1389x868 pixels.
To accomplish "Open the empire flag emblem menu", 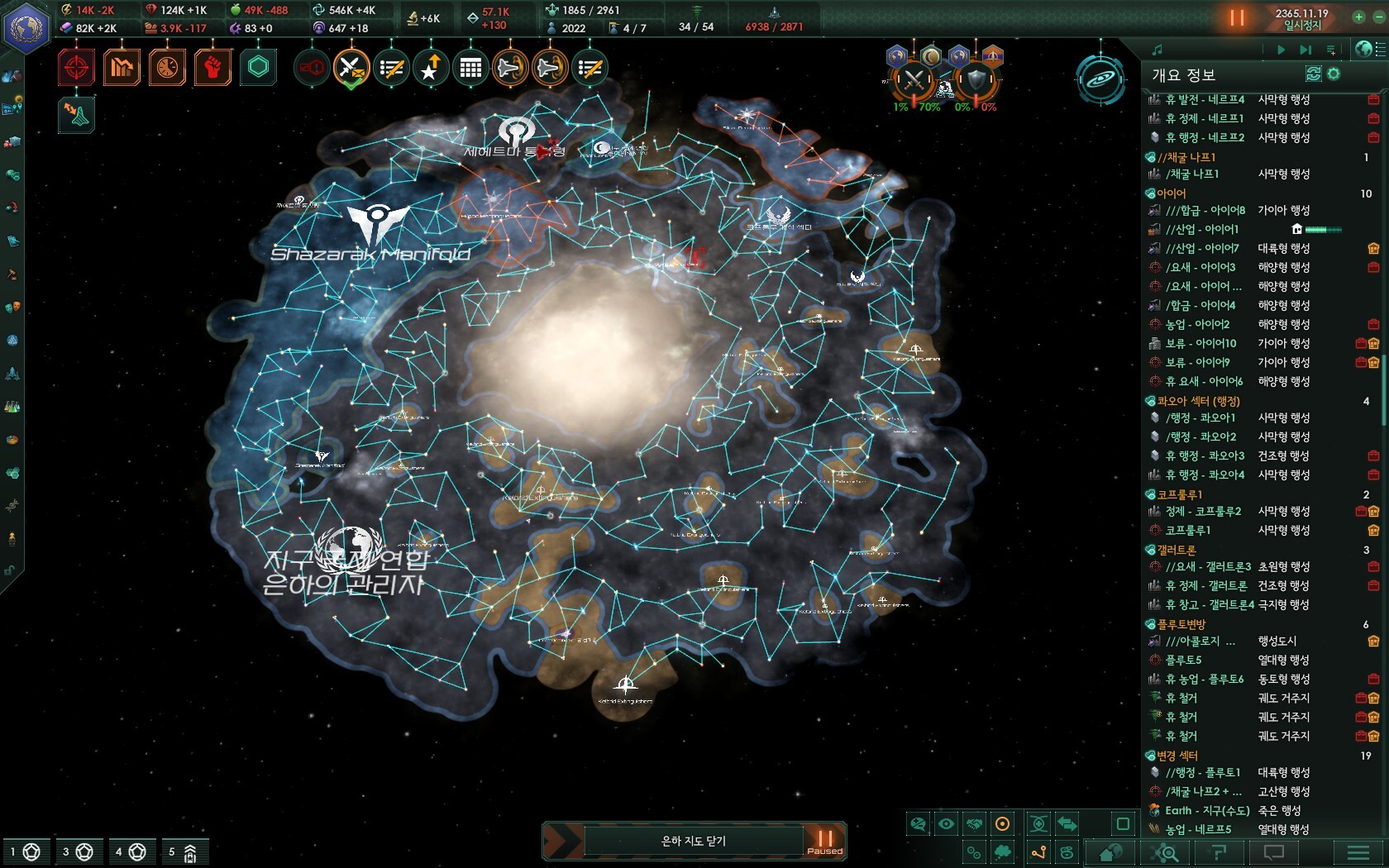I will (x=26, y=27).
